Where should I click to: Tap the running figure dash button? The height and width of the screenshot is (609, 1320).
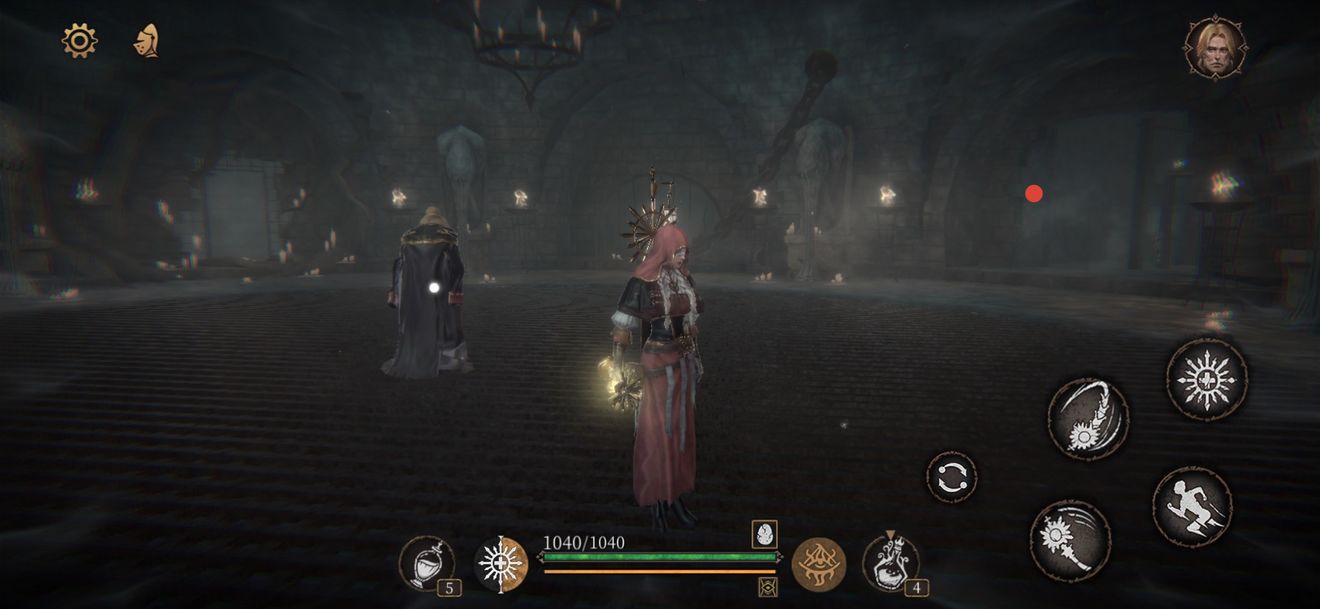click(1192, 506)
